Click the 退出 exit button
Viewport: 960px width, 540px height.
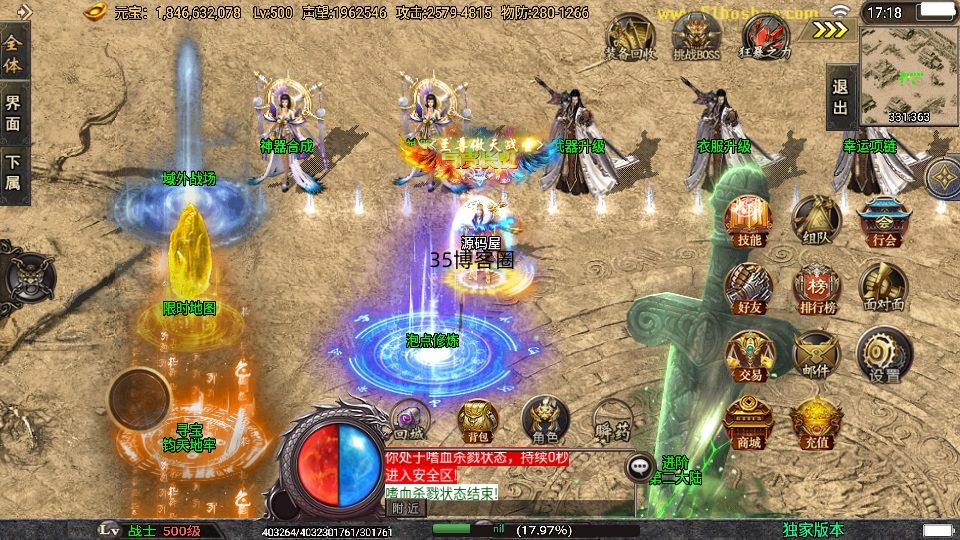840,99
